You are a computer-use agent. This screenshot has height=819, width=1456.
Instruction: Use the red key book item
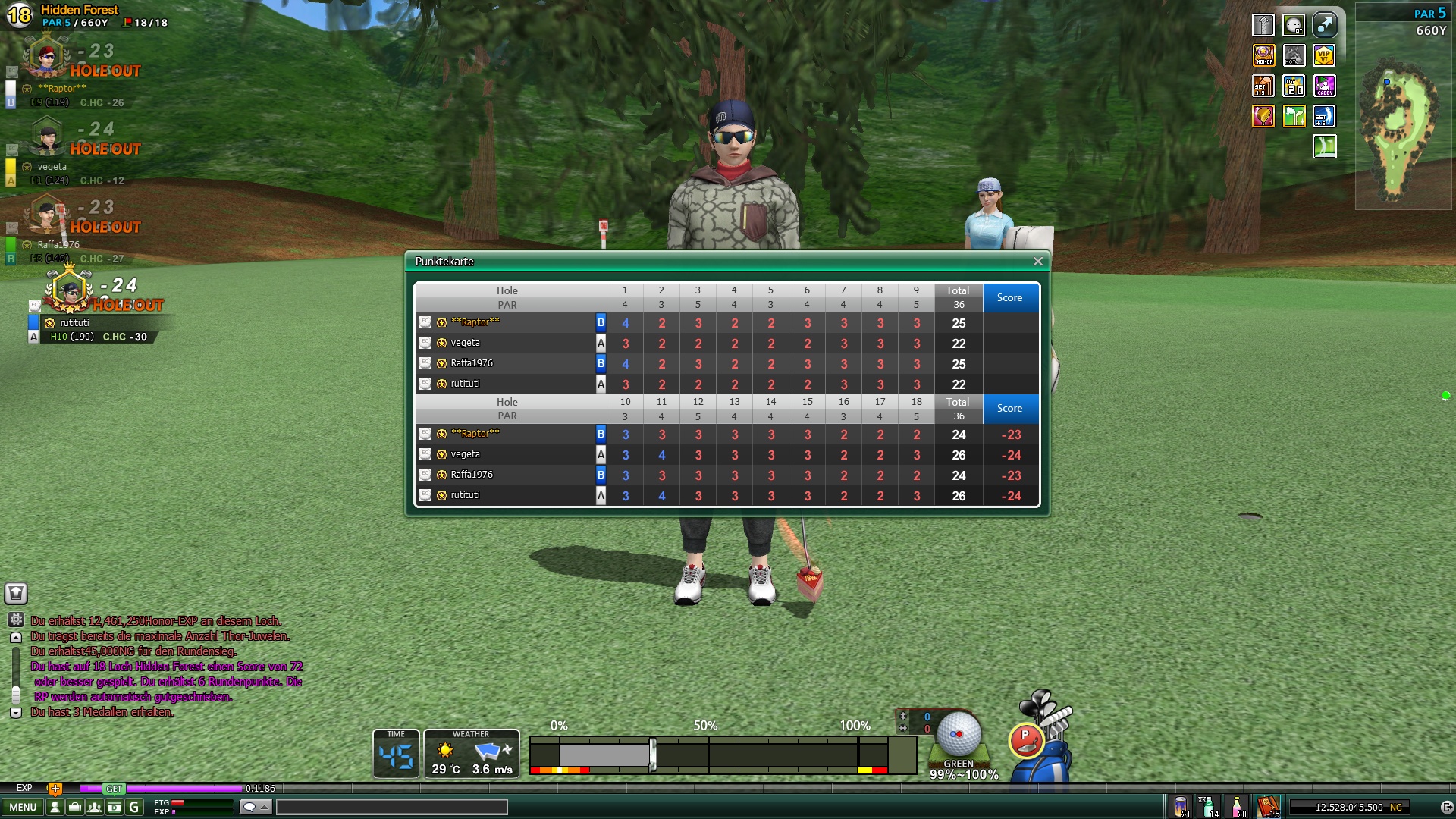click(1267, 806)
